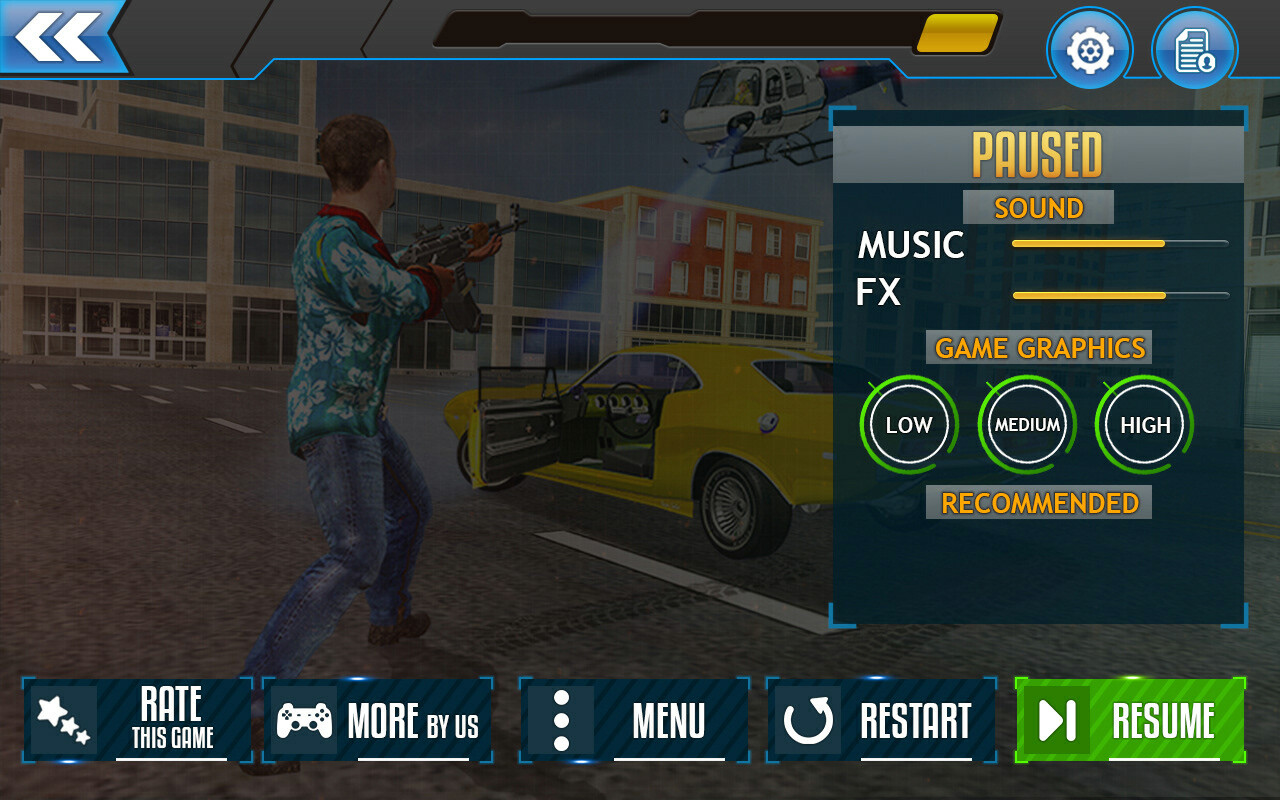The width and height of the screenshot is (1280, 800).
Task: Choose Medium game graphics
Action: (1027, 425)
